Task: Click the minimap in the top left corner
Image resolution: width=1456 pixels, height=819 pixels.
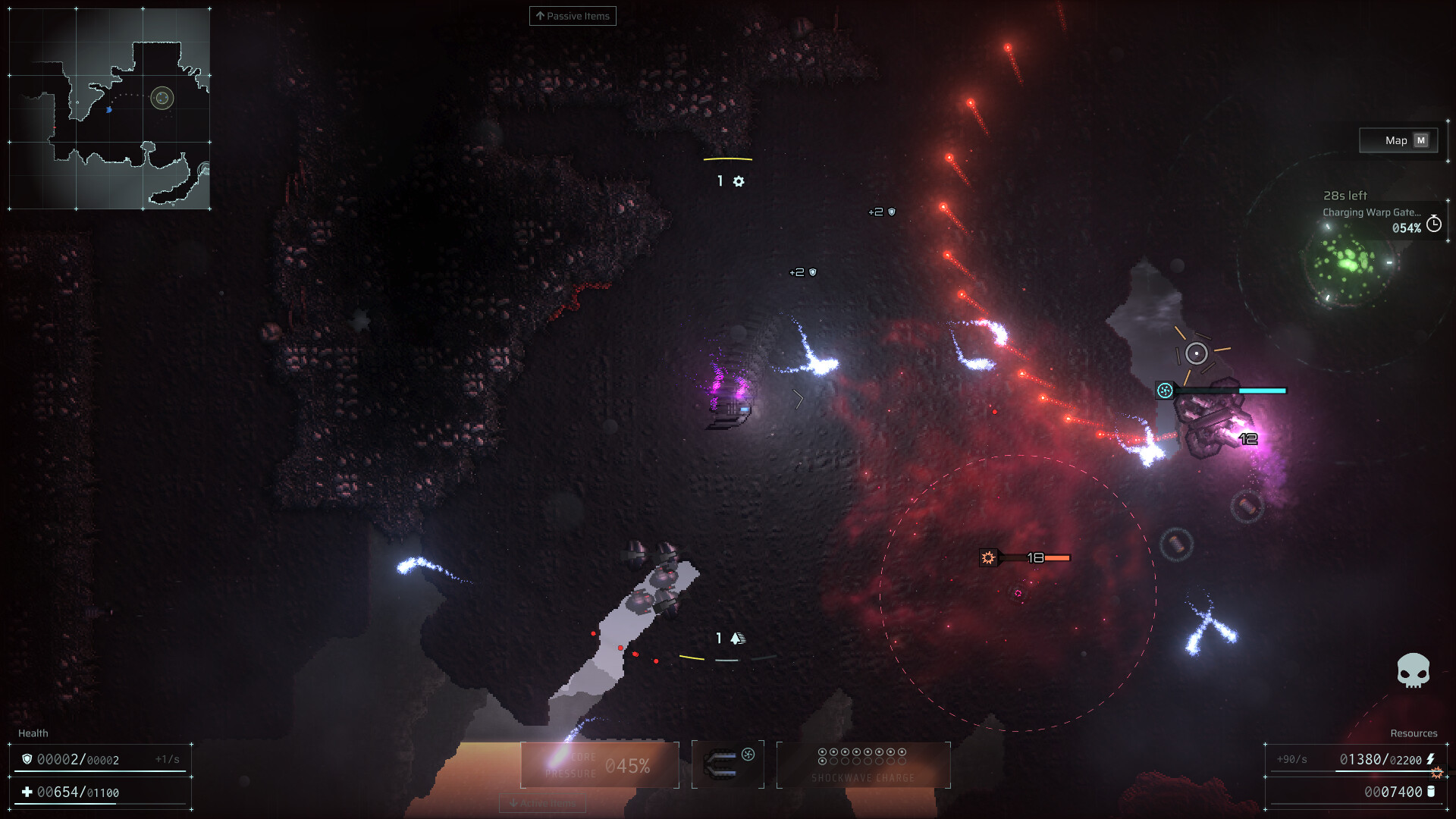Action: pyautogui.click(x=110, y=106)
